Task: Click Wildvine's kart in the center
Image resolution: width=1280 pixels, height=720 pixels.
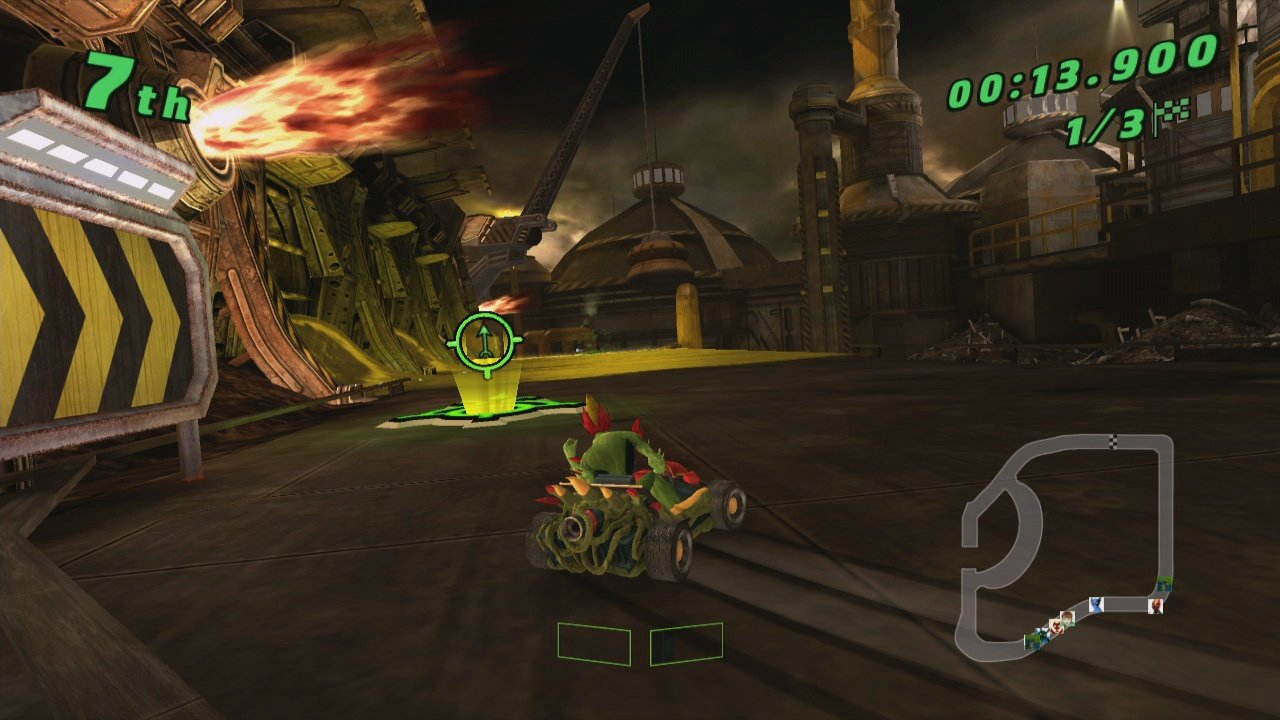Action: (x=630, y=510)
